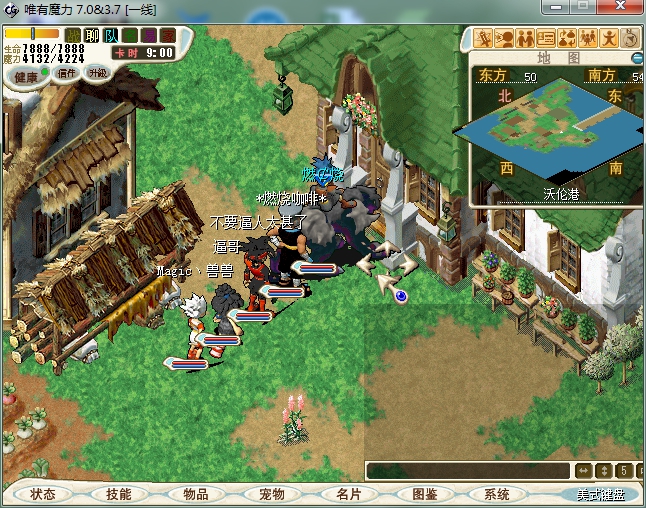Viewport: 646px width, 508px height.
Task: Open the 名片 name card menu
Action: [x=347, y=494]
